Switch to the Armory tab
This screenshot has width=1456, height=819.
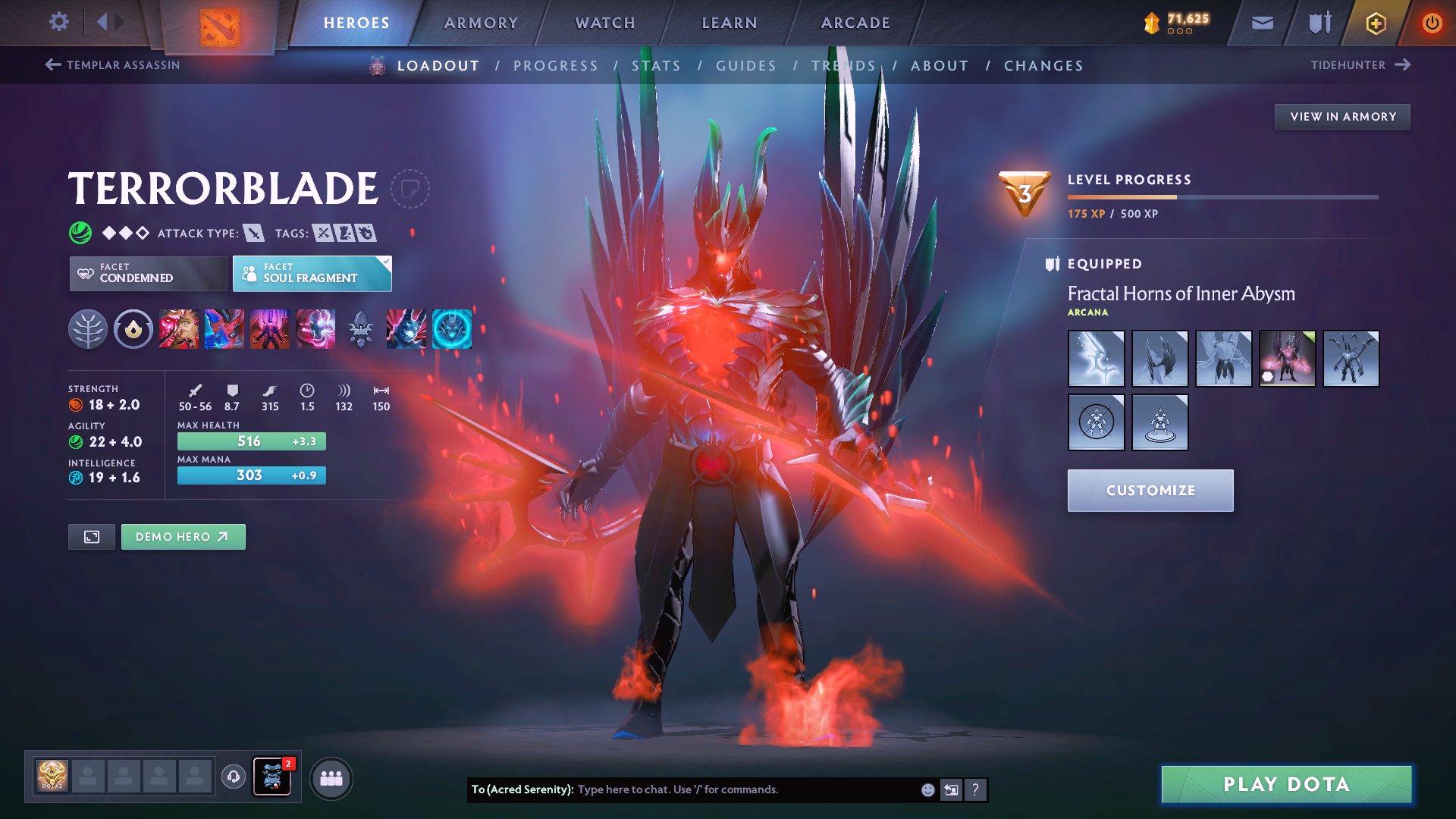tap(481, 23)
